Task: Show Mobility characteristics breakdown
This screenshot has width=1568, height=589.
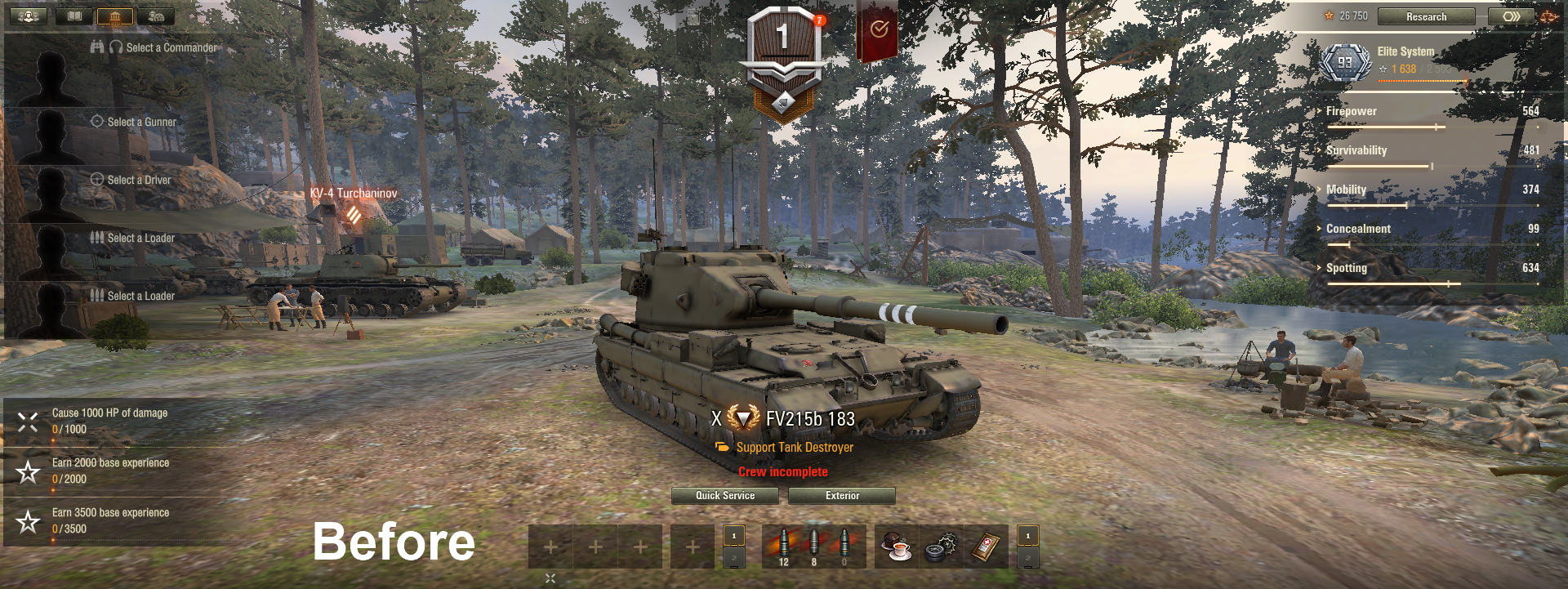Action: pyautogui.click(x=1345, y=190)
